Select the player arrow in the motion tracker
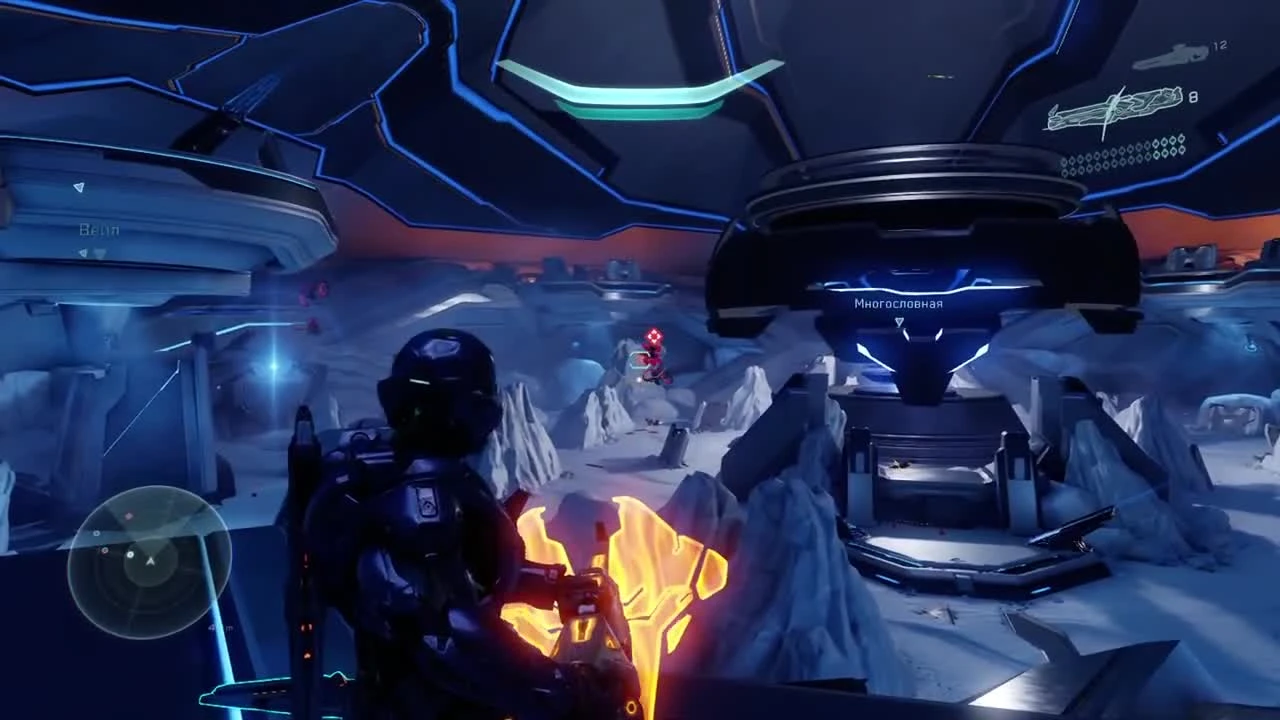This screenshot has height=720, width=1280. point(150,560)
